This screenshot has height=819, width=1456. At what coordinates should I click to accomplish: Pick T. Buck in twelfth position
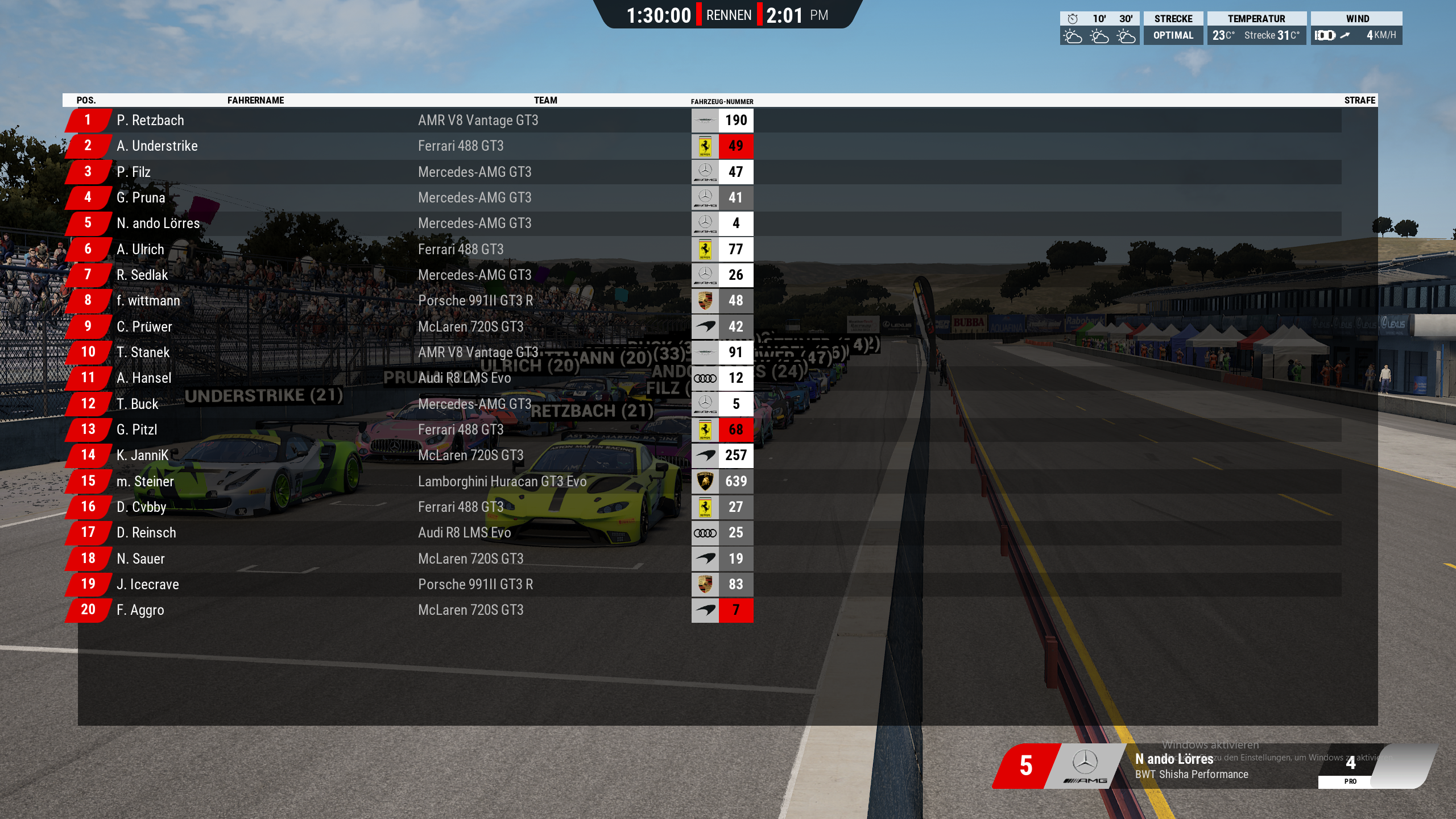click(138, 404)
